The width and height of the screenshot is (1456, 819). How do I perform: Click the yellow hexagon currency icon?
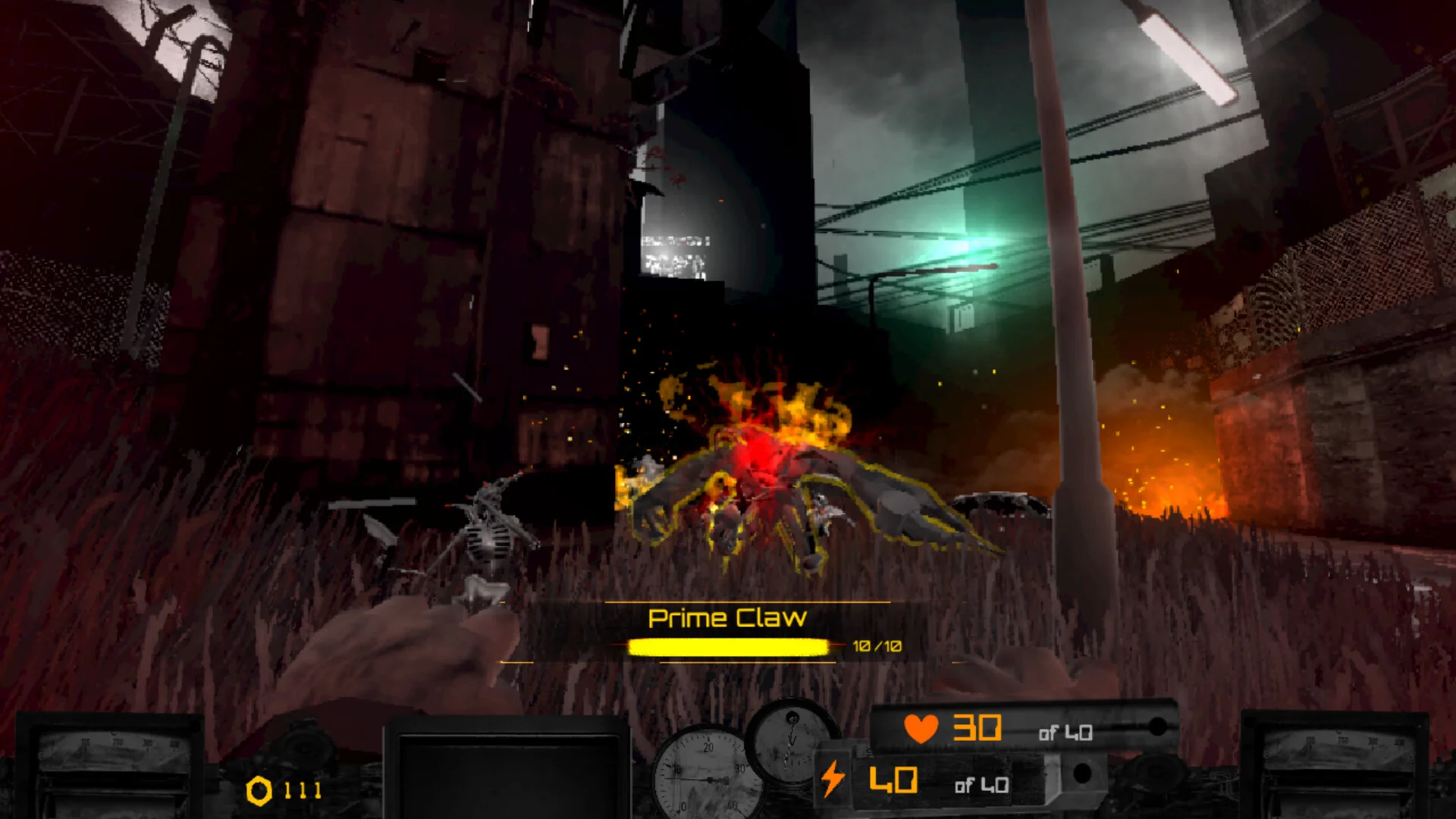tap(259, 791)
